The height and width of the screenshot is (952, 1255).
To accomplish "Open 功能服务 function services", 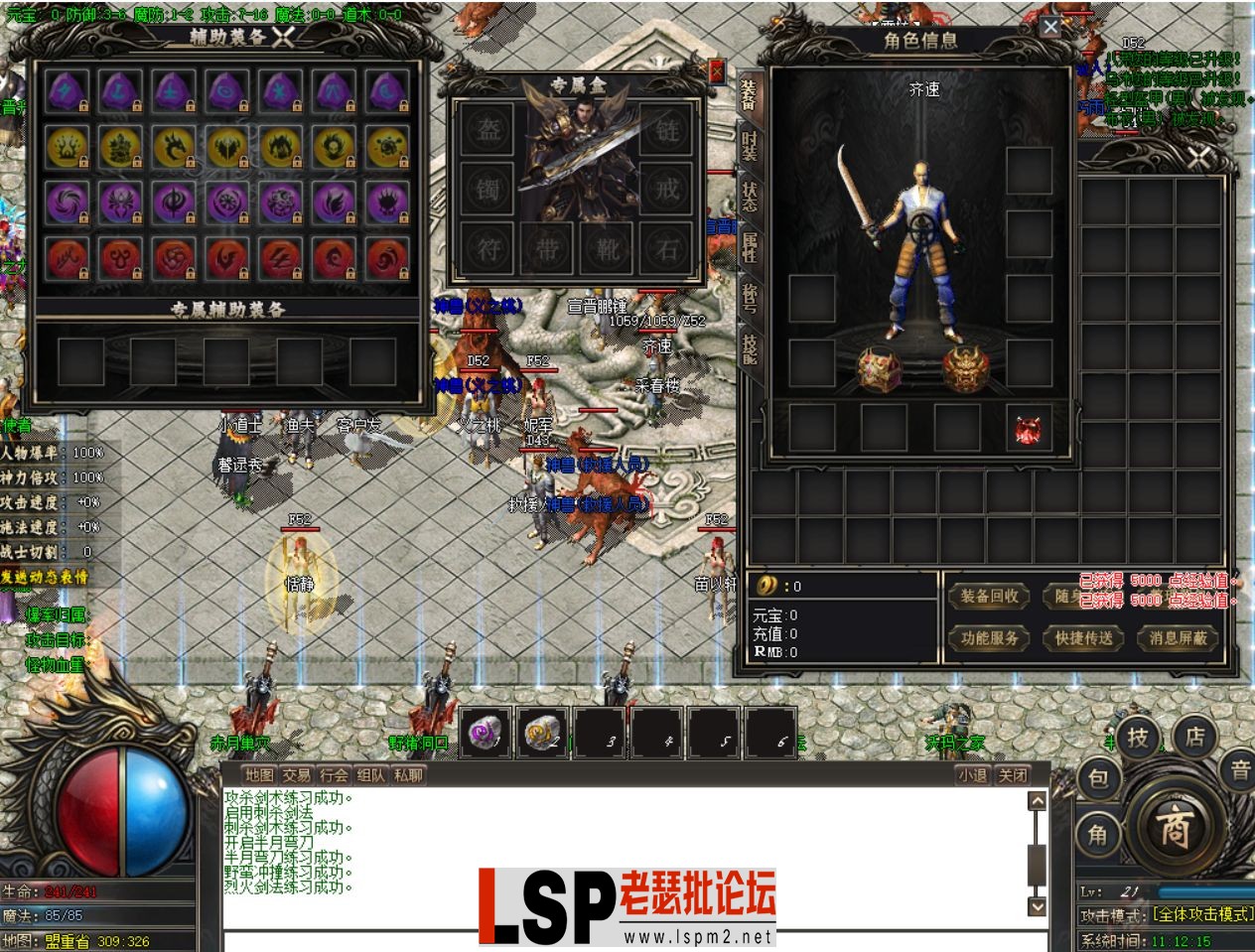I will (x=989, y=638).
